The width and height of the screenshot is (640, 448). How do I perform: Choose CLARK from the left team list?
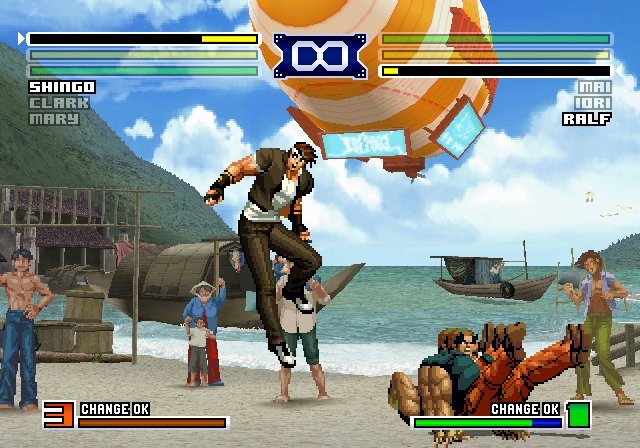pyautogui.click(x=59, y=103)
